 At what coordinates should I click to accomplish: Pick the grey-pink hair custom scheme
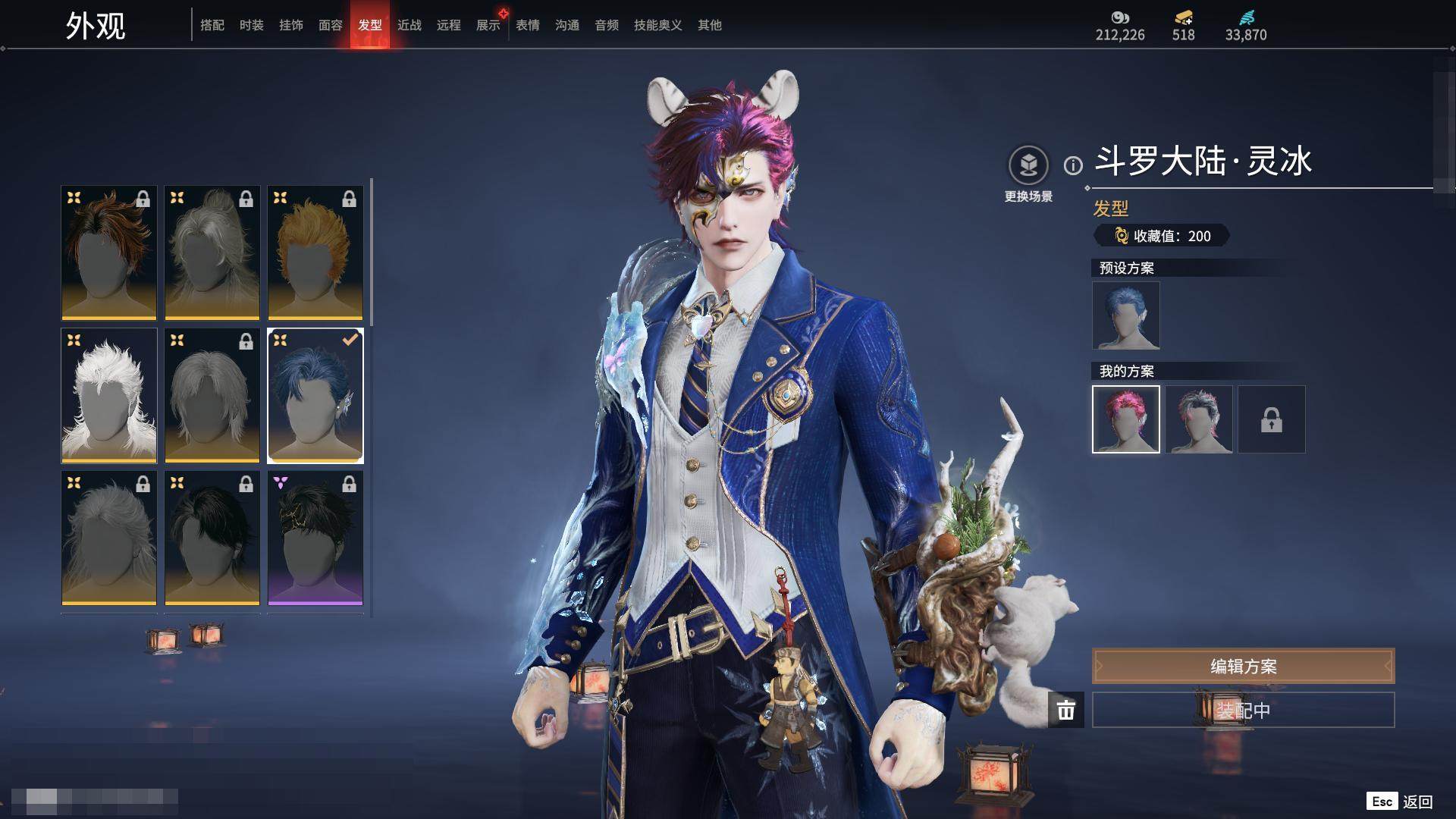[1198, 419]
